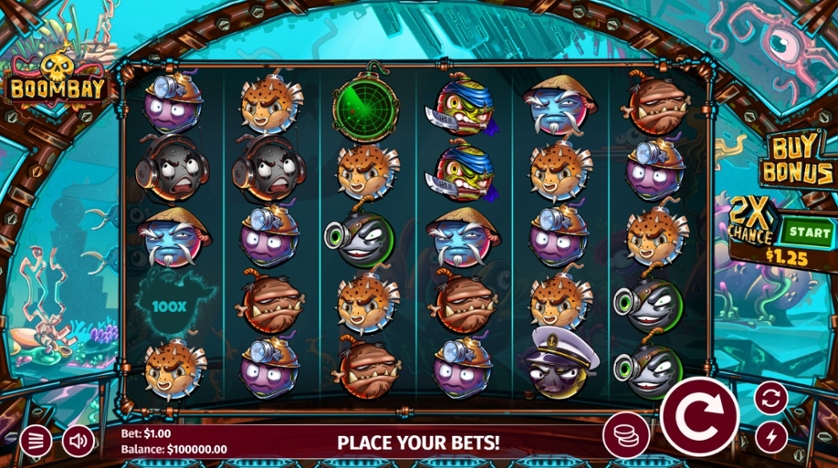Toggle the sound speaker button
Image resolution: width=838 pixels, height=468 pixels.
click(x=77, y=440)
